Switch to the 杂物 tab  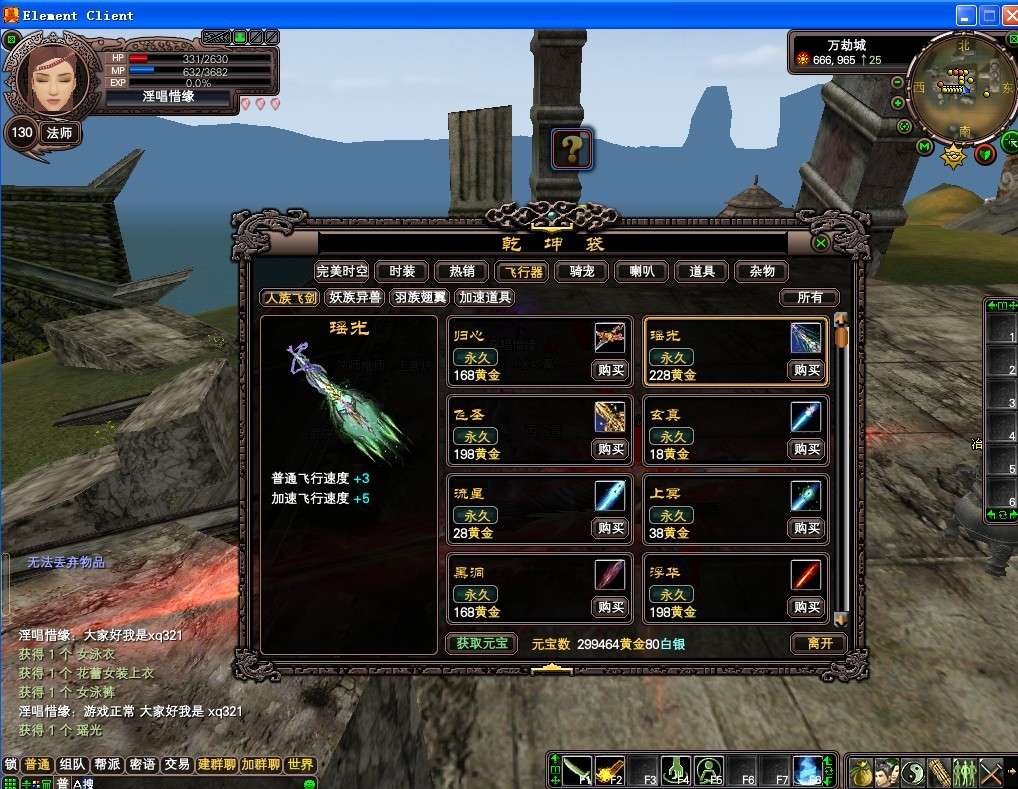(762, 271)
